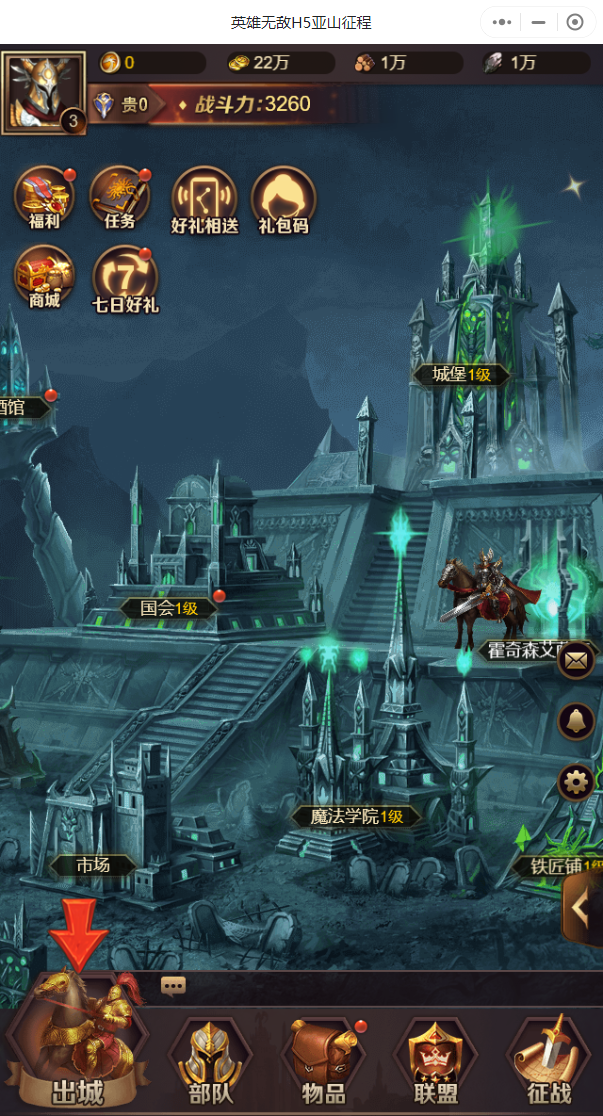Image resolution: width=603 pixels, height=1116 pixels.
Task: Open the 商城 shop treasure chest
Action: (x=45, y=276)
